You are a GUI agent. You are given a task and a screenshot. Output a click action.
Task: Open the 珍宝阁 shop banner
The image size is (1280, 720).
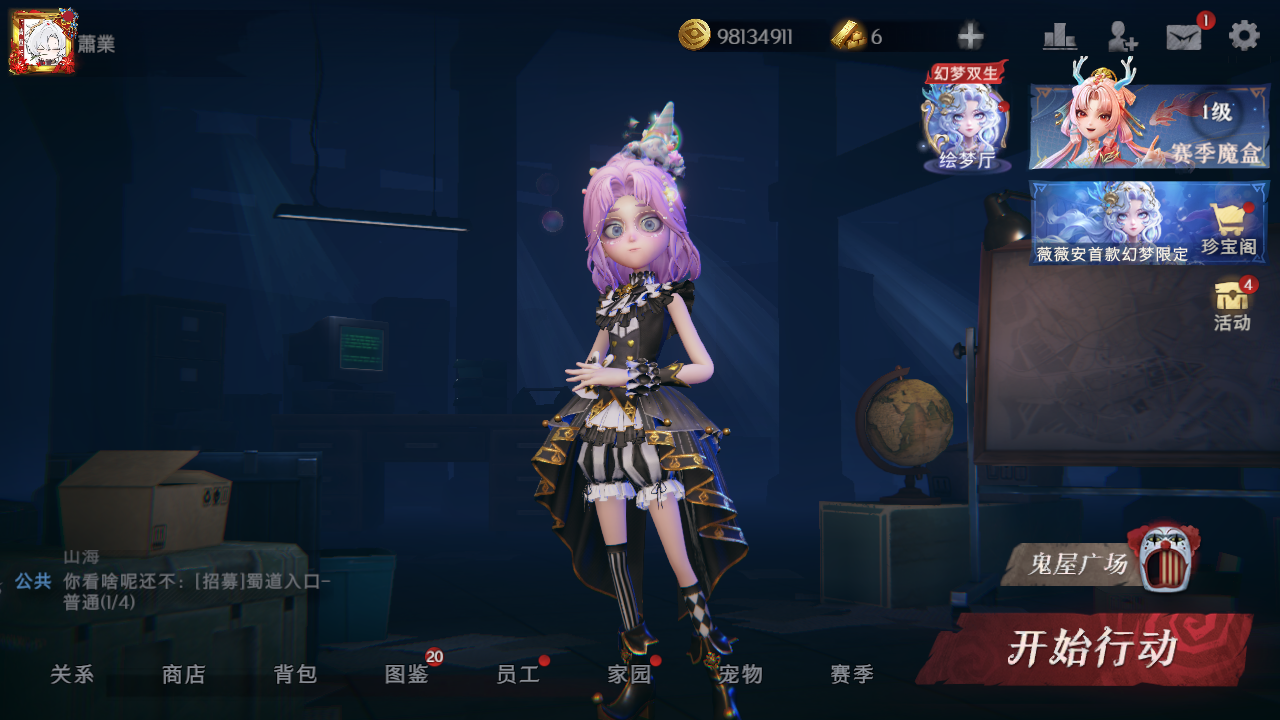pyautogui.click(x=1149, y=222)
